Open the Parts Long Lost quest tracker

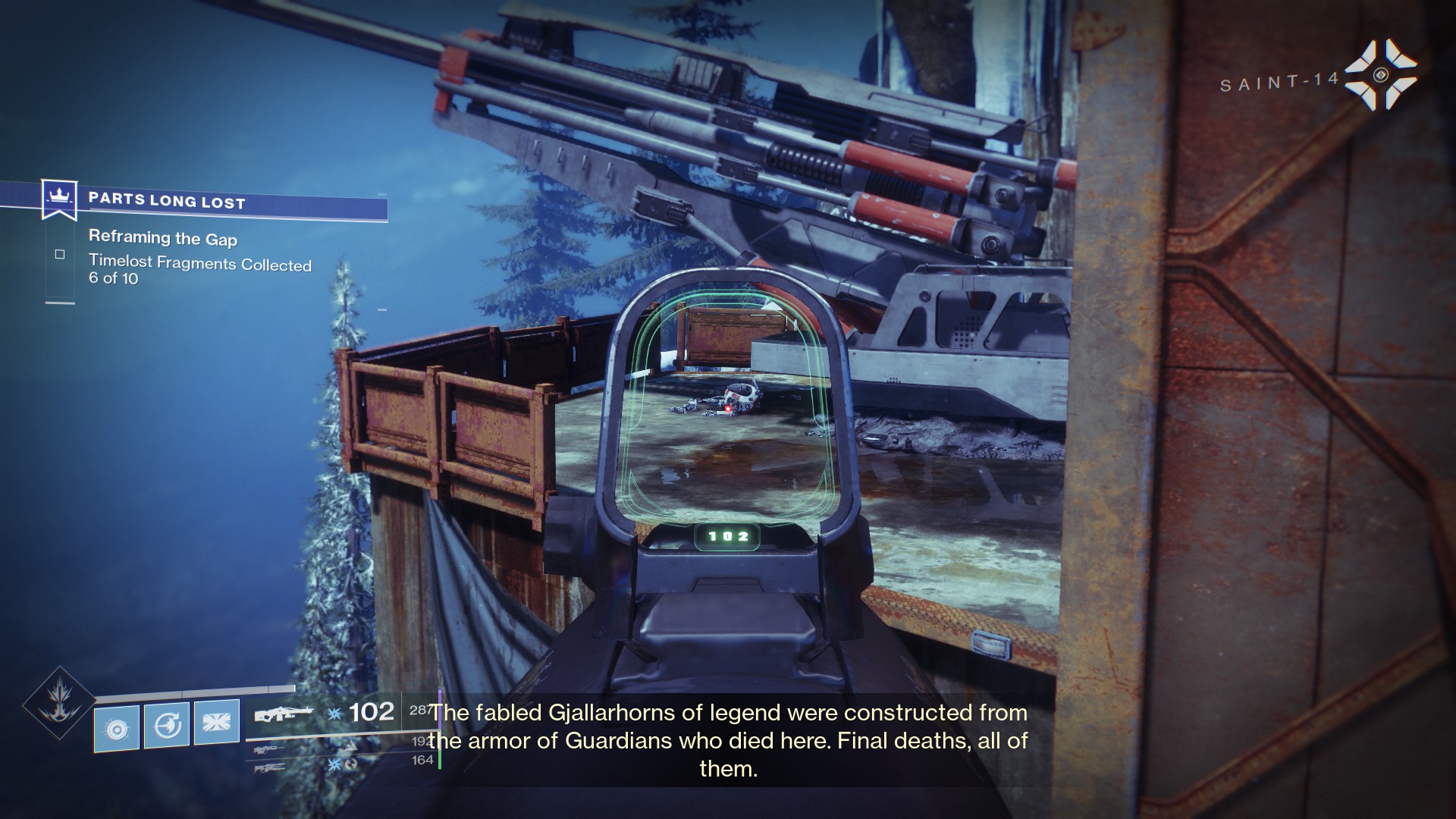coord(167,202)
